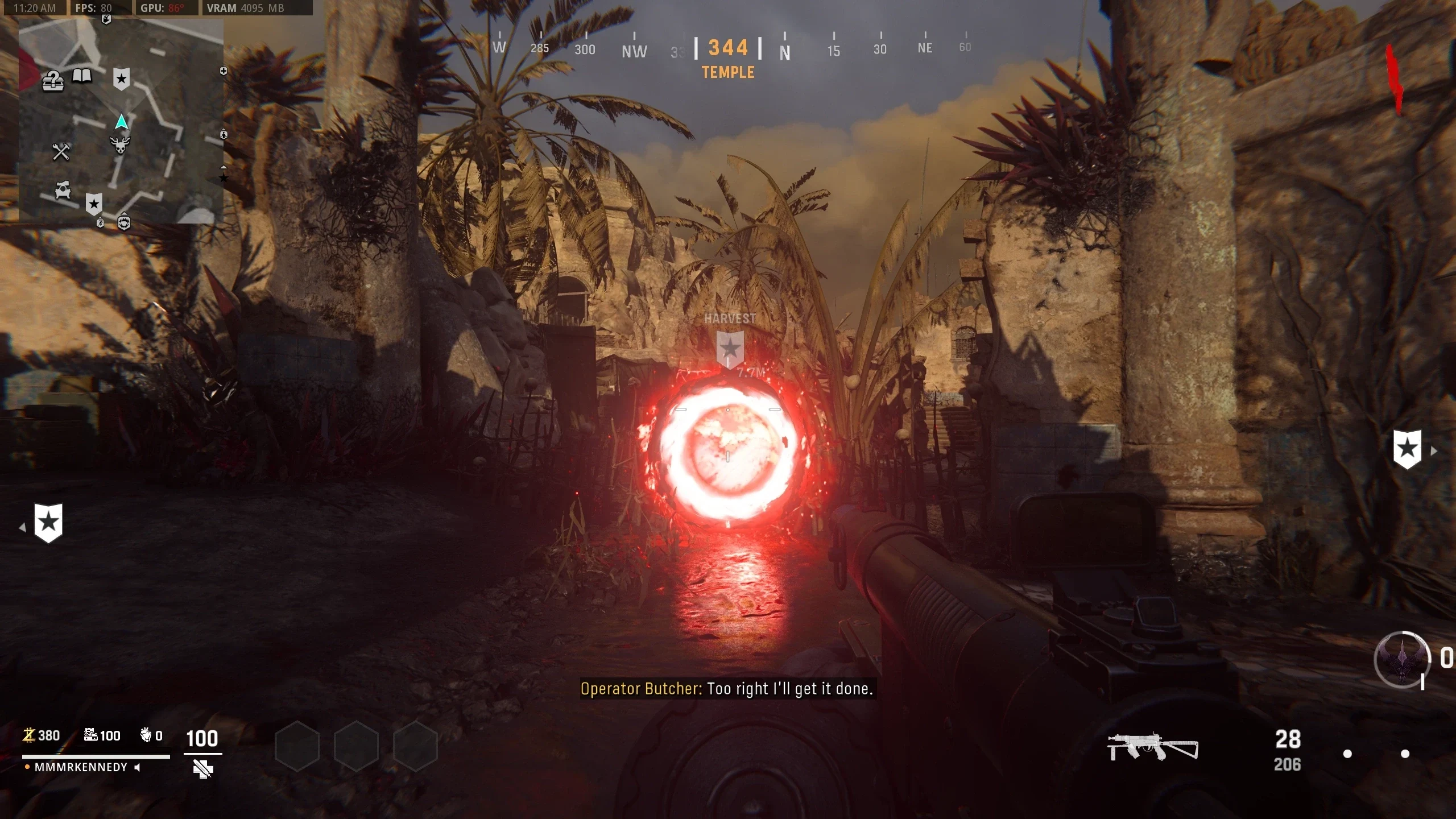Click the cyan player arrow on the minimap
The image size is (1456, 819).
(121, 122)
